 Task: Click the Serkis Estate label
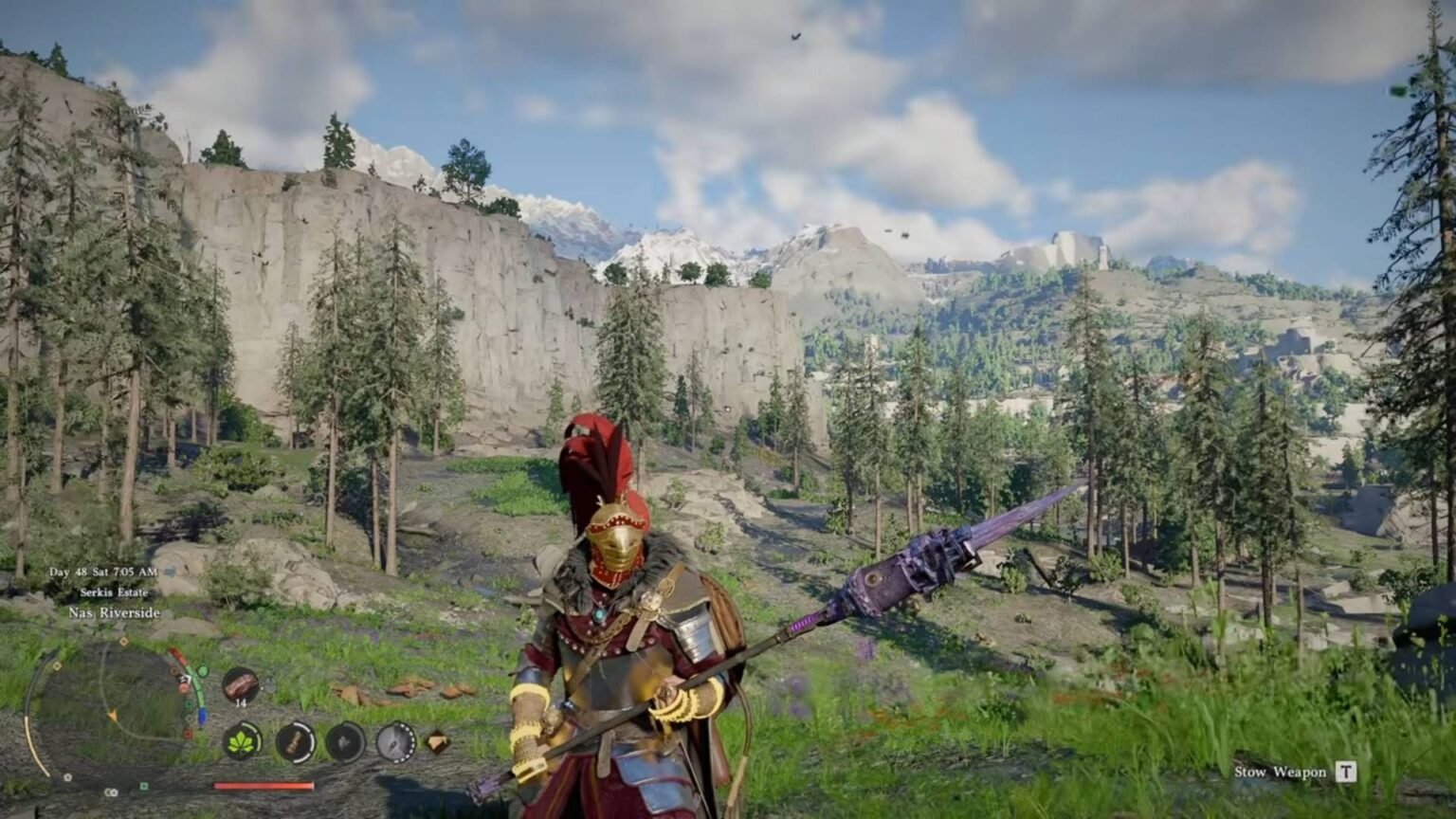pyautogui.click(x=115, y=592)
